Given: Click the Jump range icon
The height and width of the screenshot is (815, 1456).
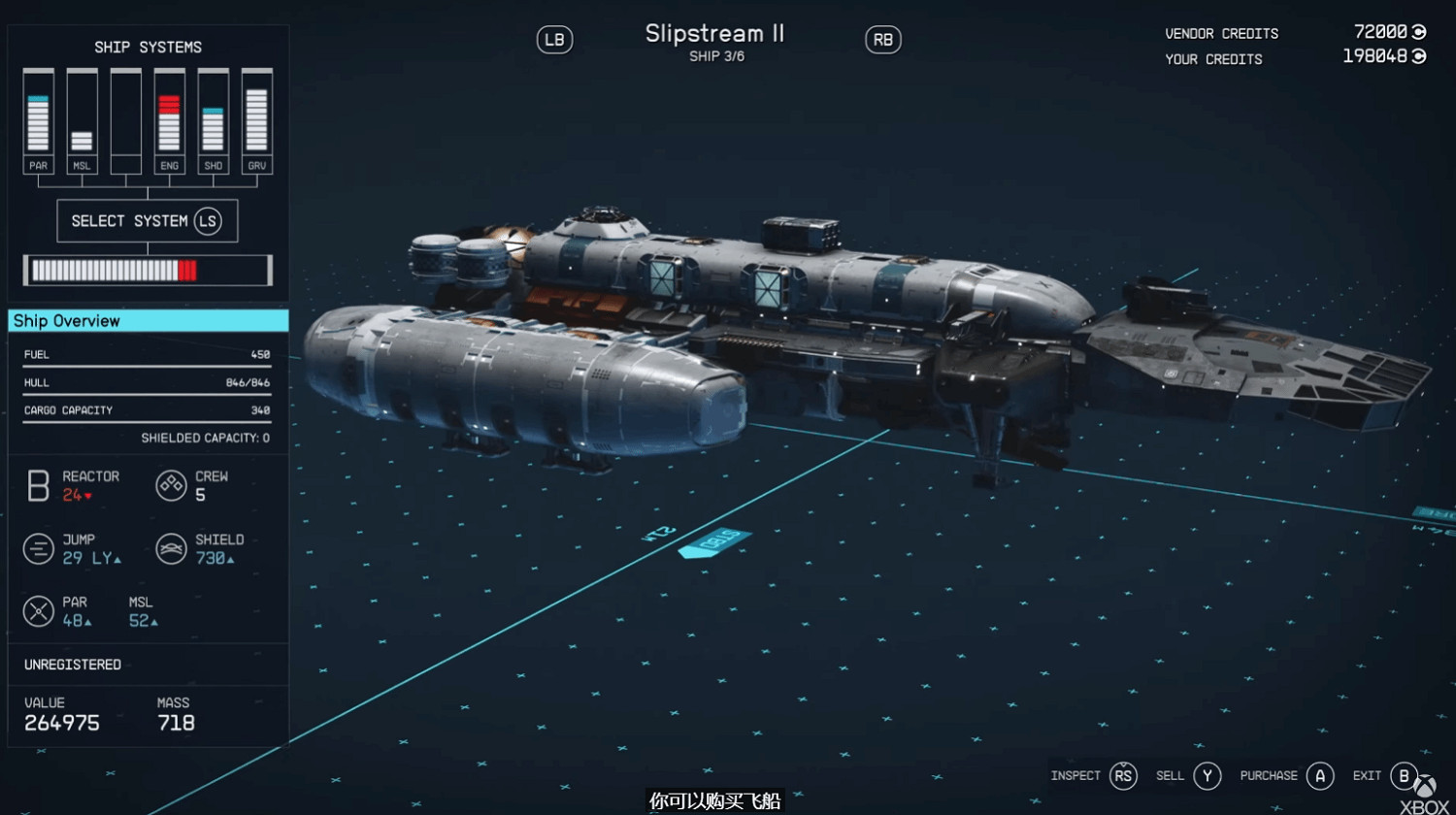Looking at the screenshot, I should [x=38, y=548].
